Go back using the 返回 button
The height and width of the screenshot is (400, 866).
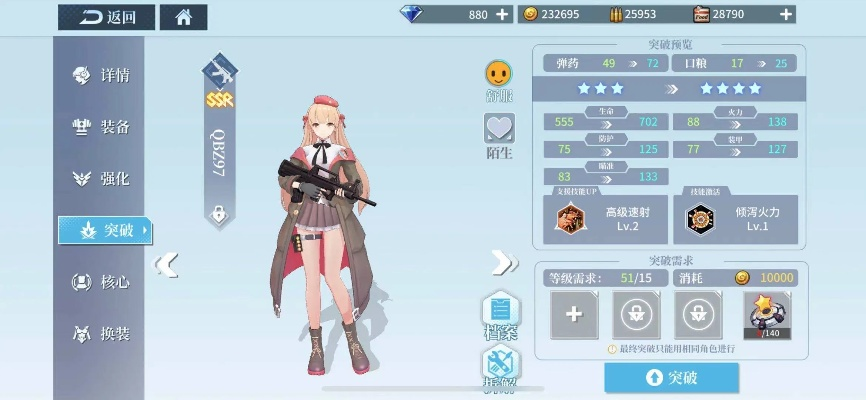(x=107, y=16)
